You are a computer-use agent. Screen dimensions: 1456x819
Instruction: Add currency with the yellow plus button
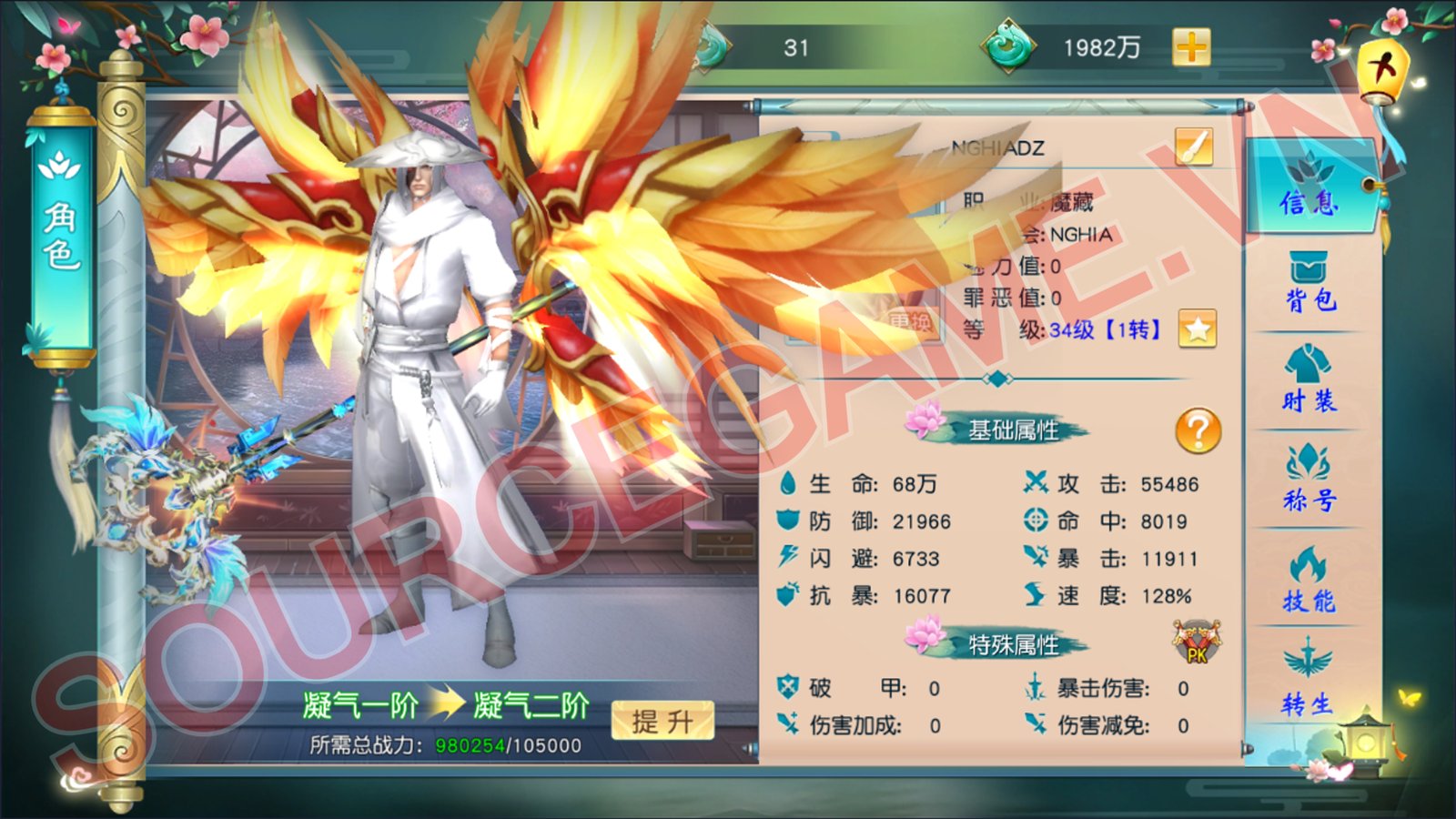[x=1191, y=47]
